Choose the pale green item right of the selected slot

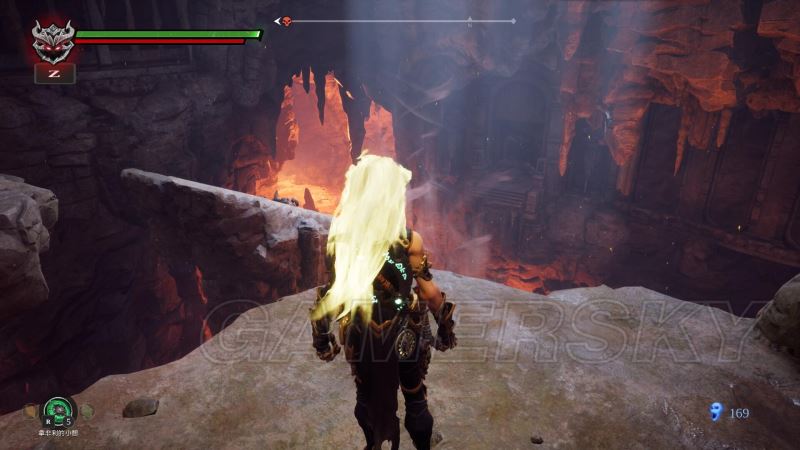point(87,410)
